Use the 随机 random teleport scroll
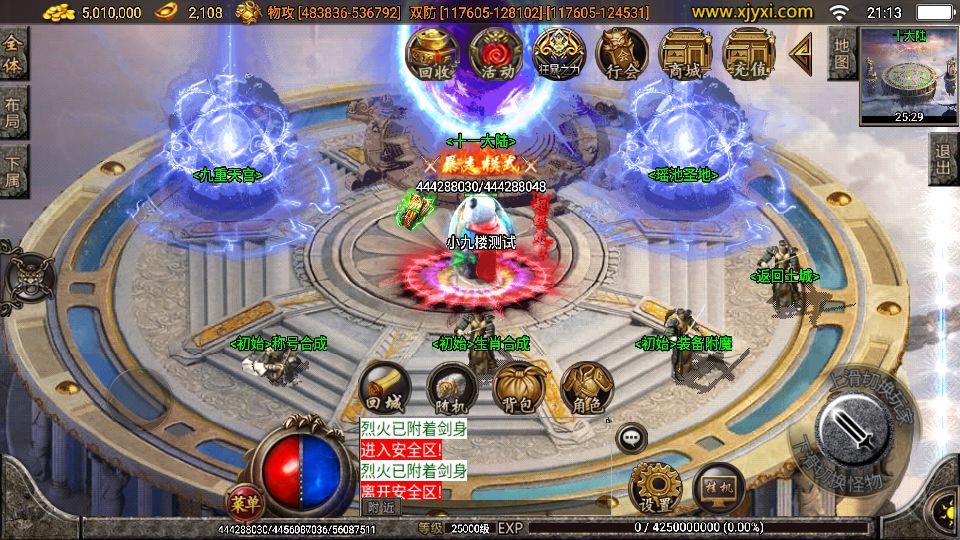The image size is (960, 540). [x=452, y=387]
